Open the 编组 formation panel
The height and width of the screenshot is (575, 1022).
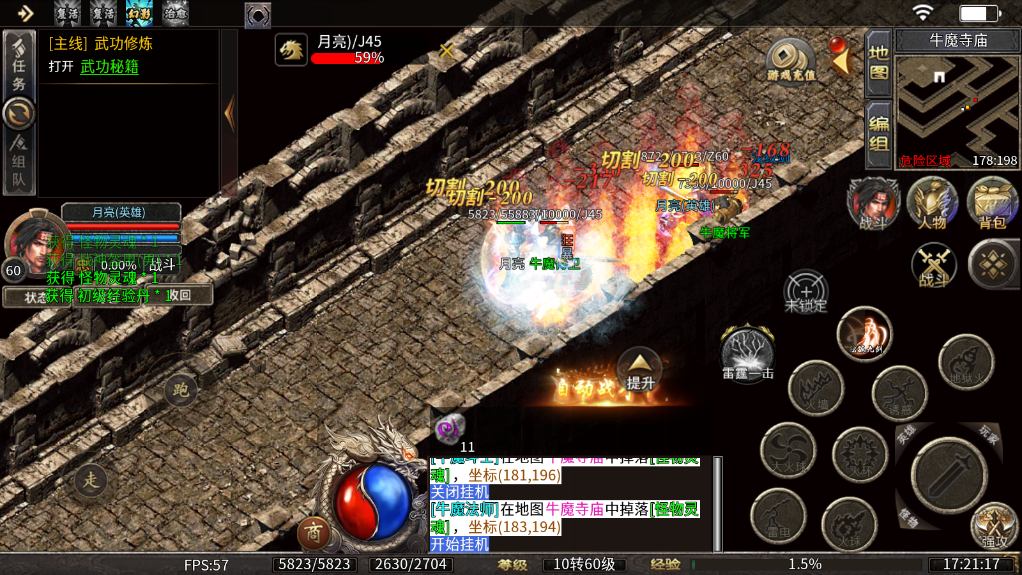(x=878, y=134)
